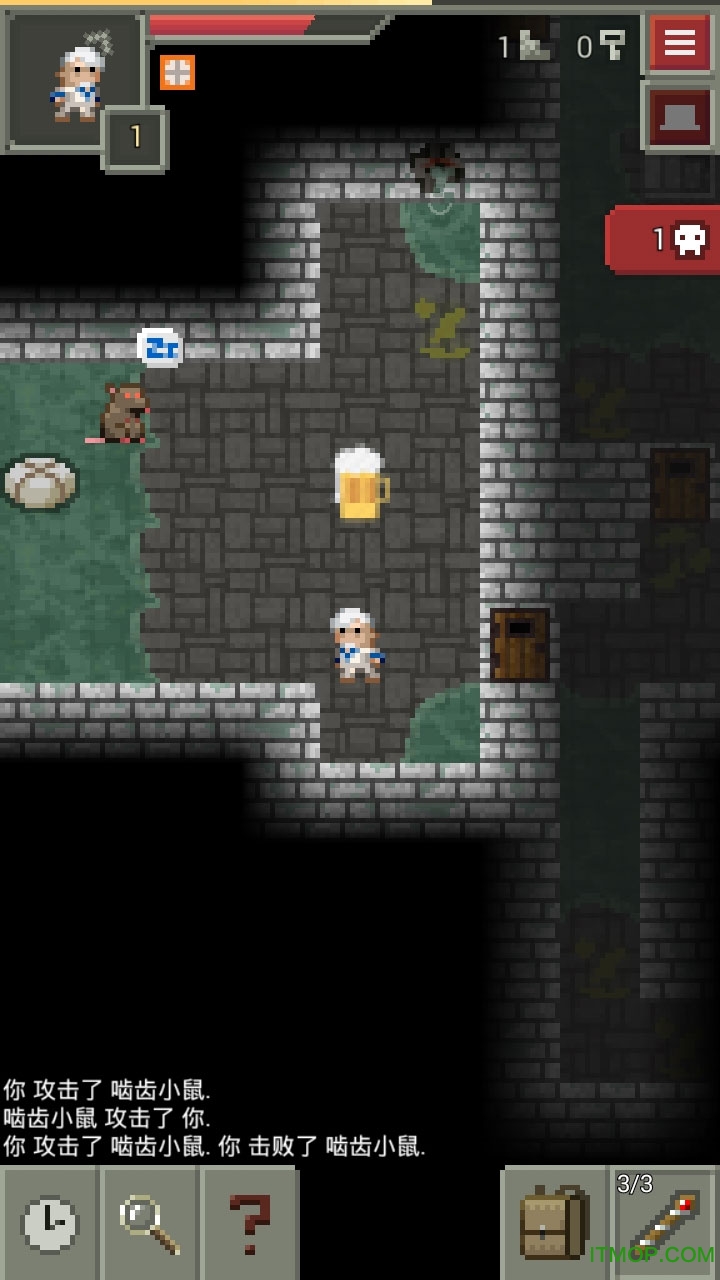
Task: Examine using the red question mark button
Action: [249, 1222]
